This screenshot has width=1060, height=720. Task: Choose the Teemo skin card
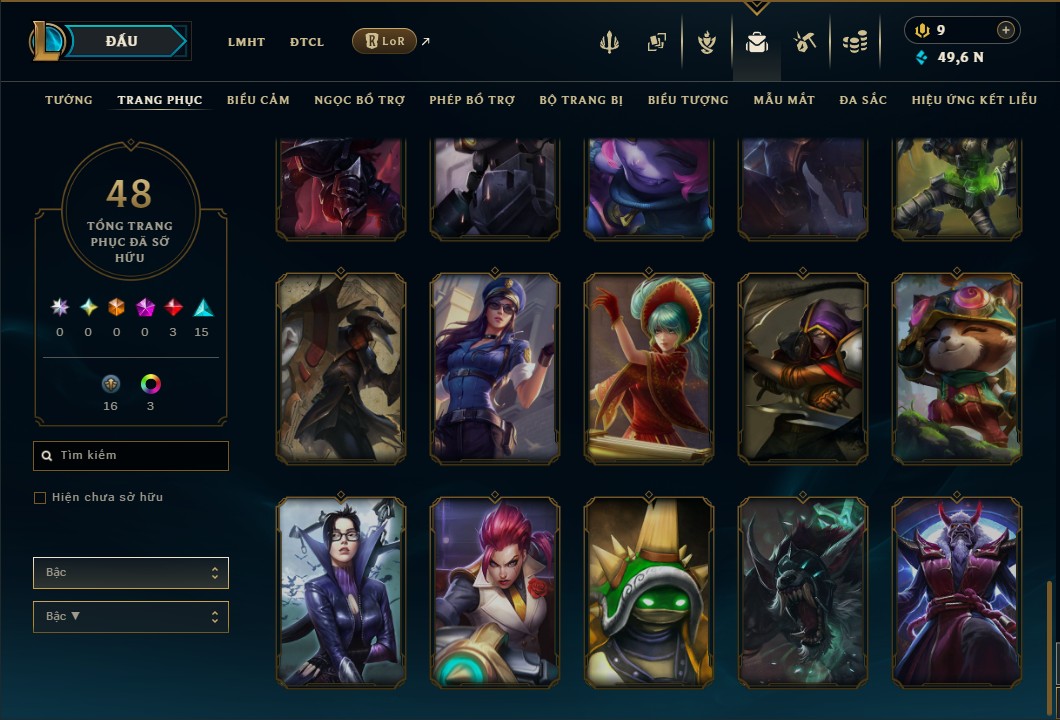(x=957, y=367)
